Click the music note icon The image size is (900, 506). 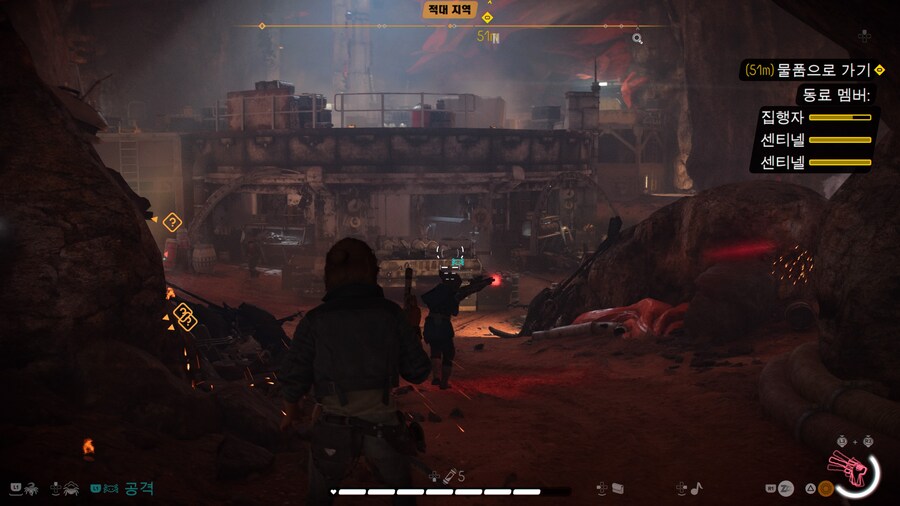(x=696, y=488)
